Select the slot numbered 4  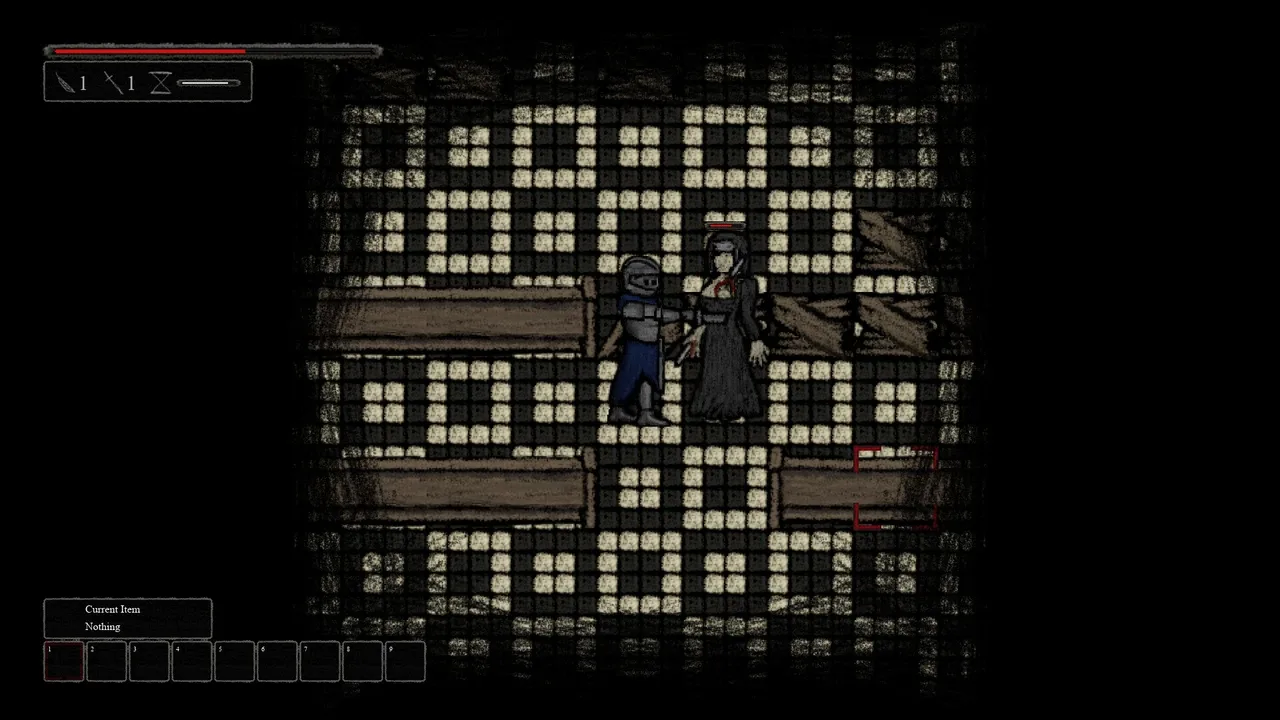tap(192, 662)
